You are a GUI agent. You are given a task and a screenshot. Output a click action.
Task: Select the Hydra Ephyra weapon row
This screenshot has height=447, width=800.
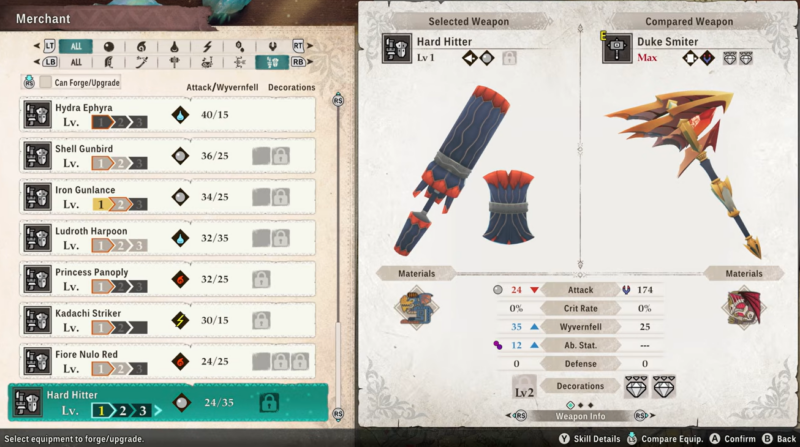click(168, 114)
